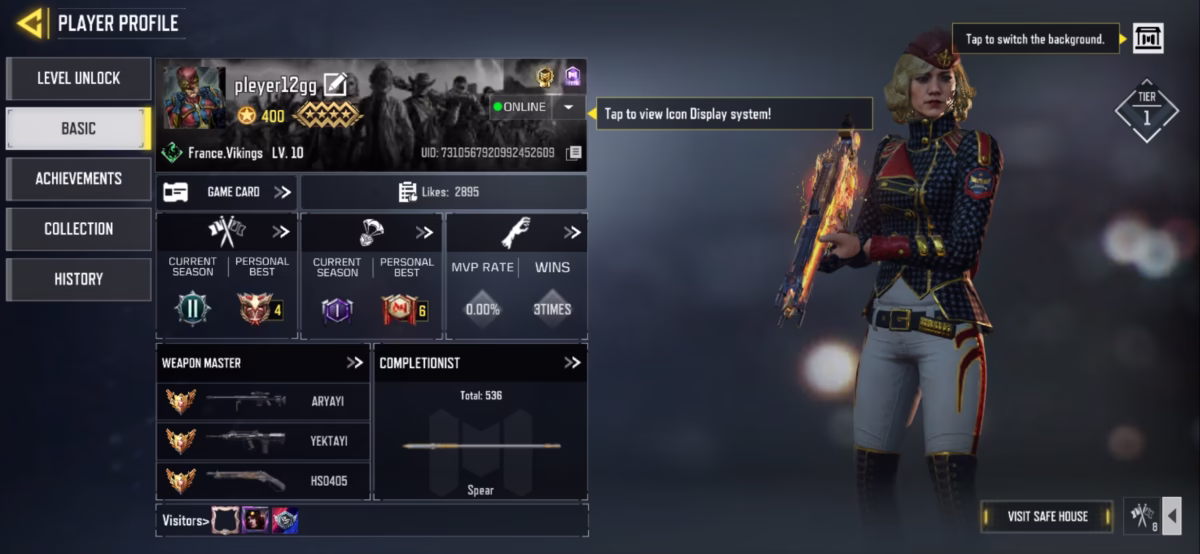Choose the HSO405 weapon row

tap(263, 481)
